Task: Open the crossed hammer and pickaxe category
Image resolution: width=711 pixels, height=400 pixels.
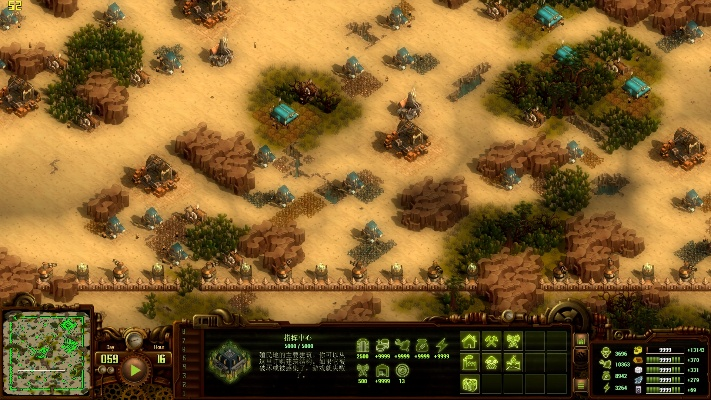Action: 492,341
